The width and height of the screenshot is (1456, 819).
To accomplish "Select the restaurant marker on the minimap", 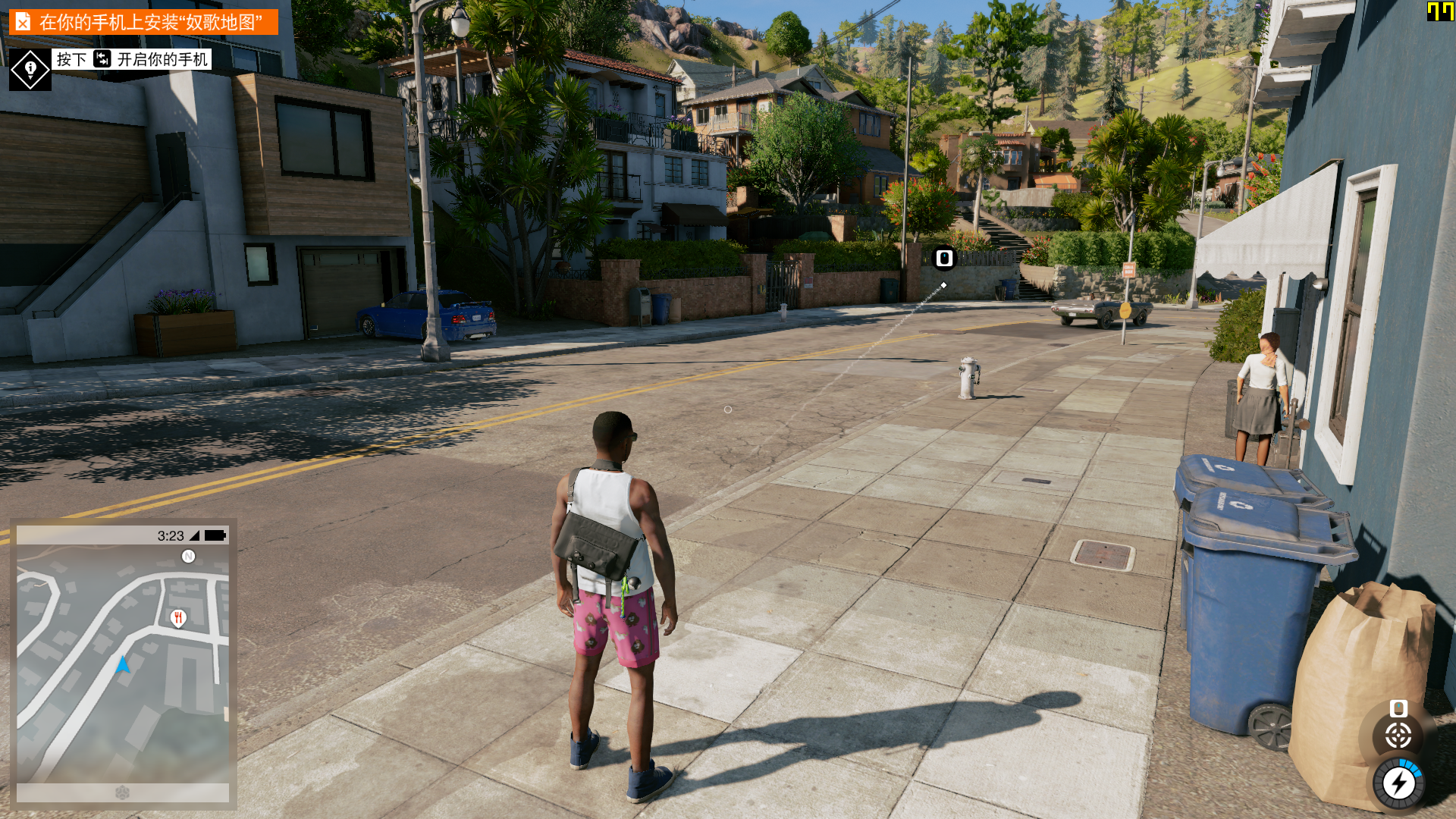I will [178, 618].
